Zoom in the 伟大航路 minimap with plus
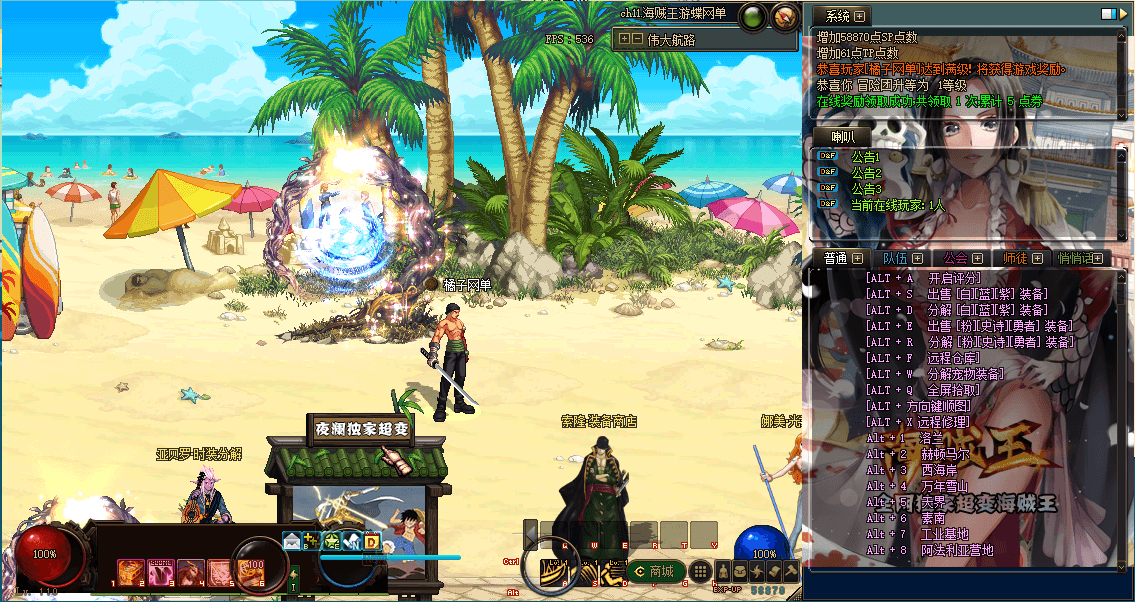The height and width of the screenshot is (602, 1135). (x=624, y=40)
